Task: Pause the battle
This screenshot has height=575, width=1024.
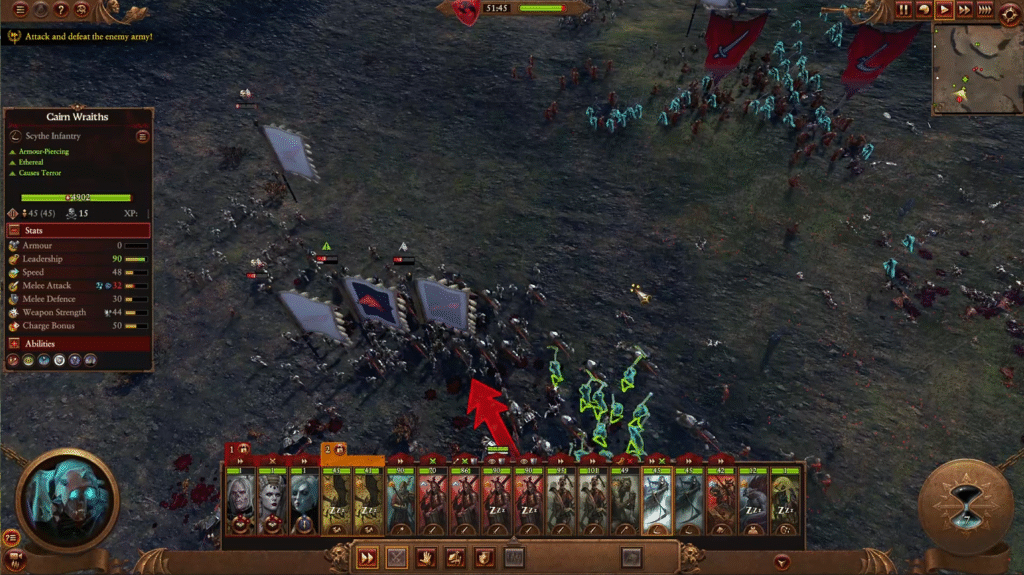Action: click(903, 10)
